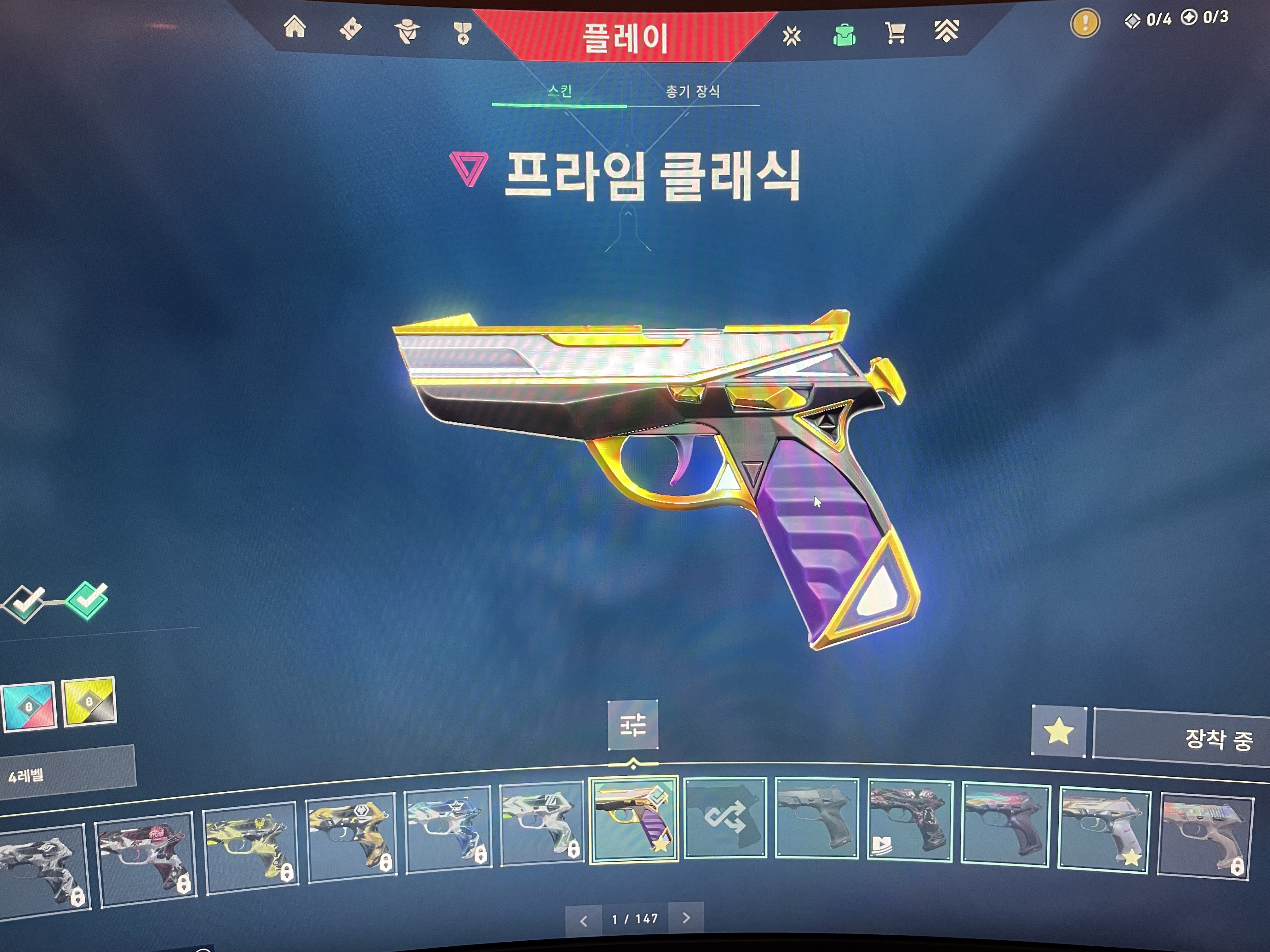The image size is (1270, 952).
Task: Select the 스킨 tab
Action: click(559, 91)
